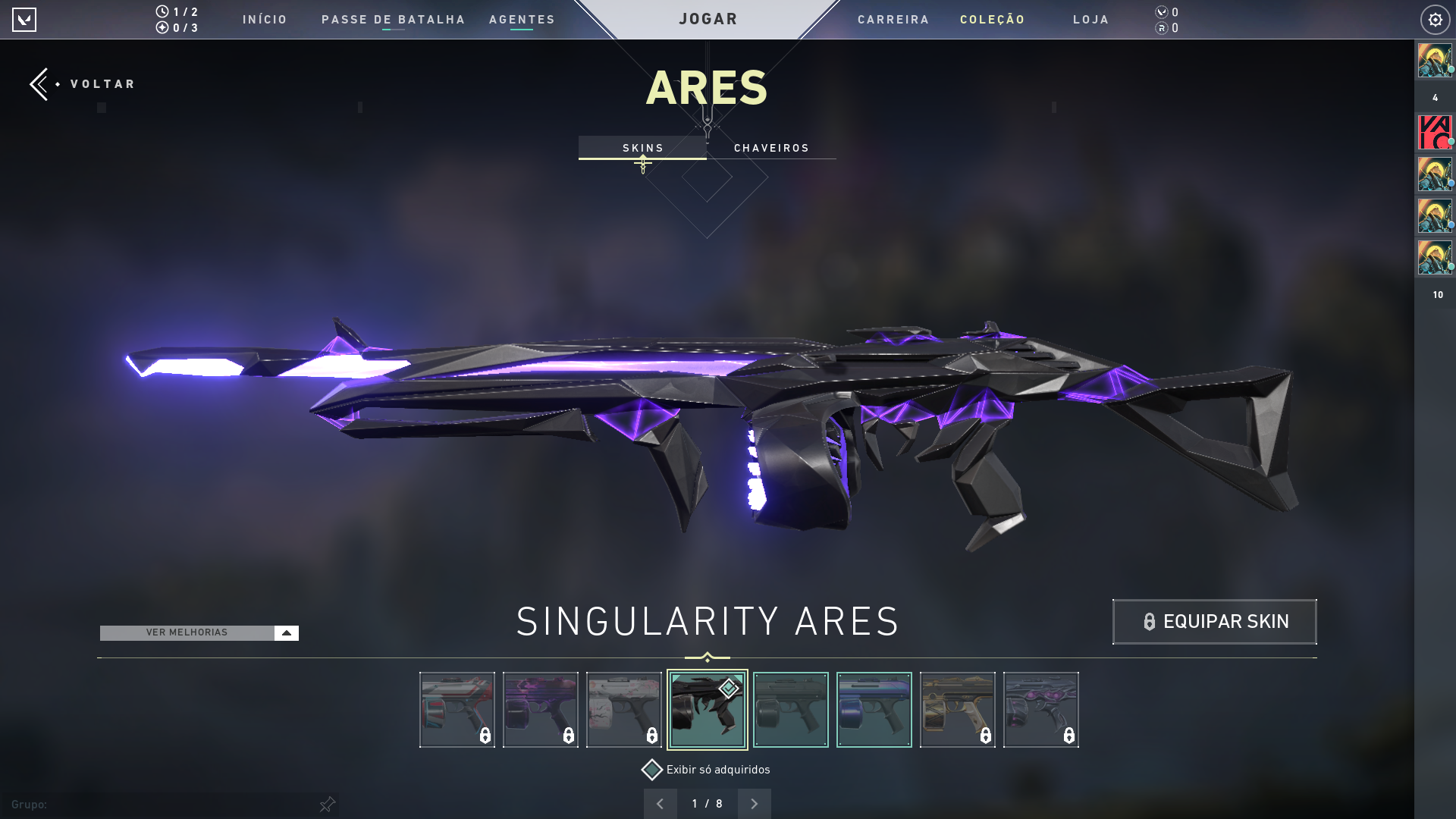The image size is (1456, 819).
Task: Open the LOJA menu item
Action: tap(1090, 20)
